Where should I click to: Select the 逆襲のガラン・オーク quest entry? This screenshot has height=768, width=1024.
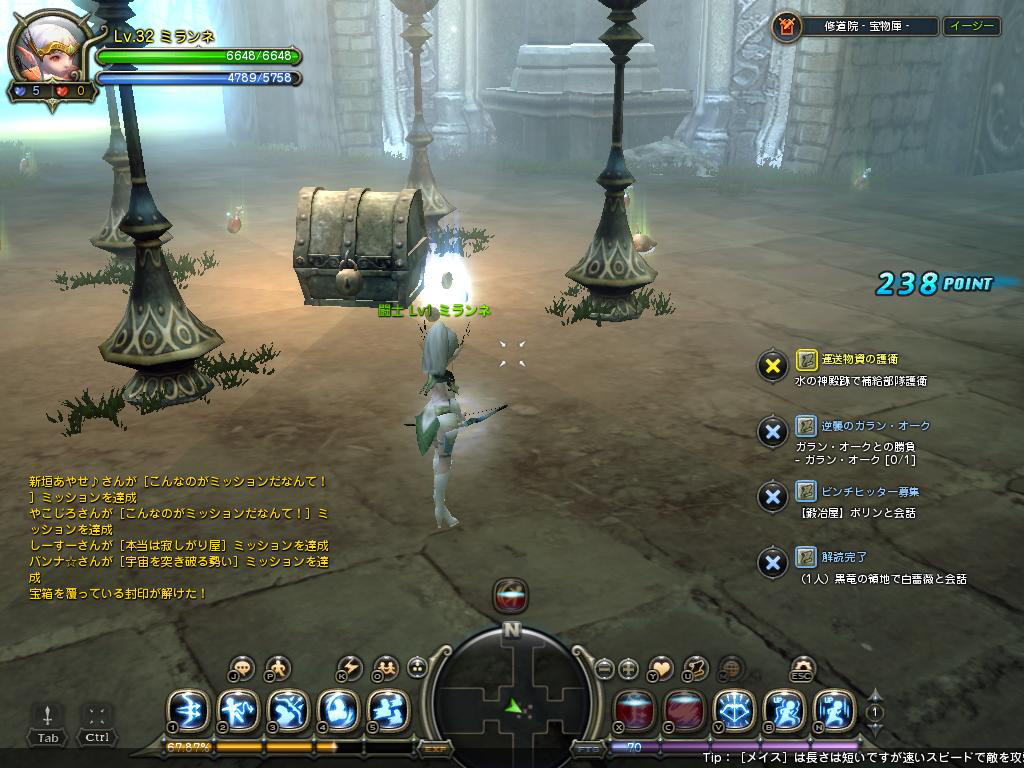[x=863, y=425]
